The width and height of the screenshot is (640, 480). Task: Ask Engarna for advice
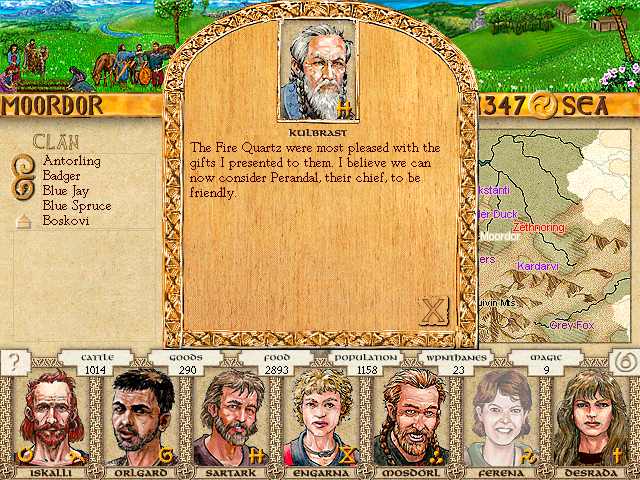(x=320, y=417)
